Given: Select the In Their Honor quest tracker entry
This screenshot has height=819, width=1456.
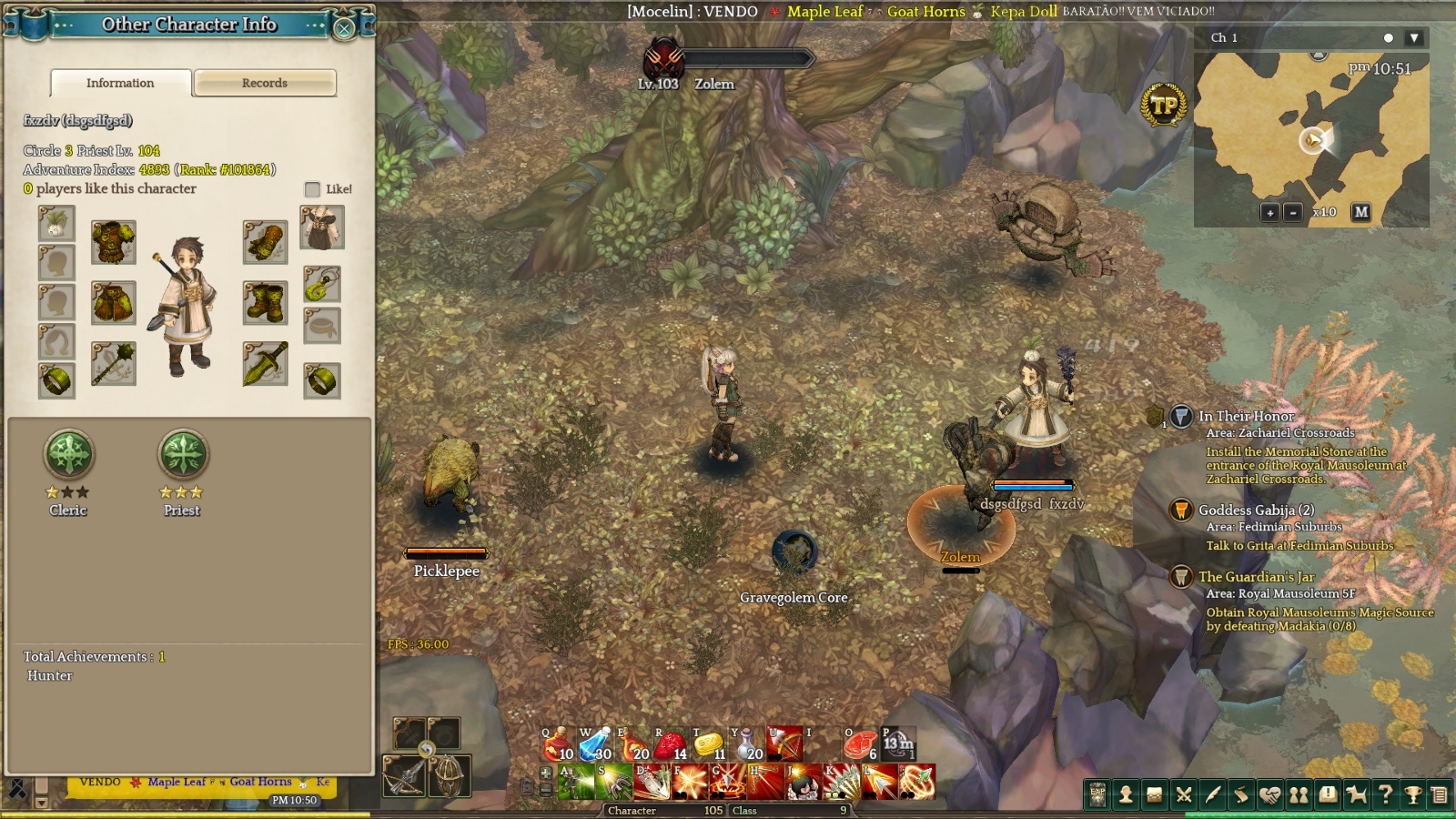Looking at the screenshot, I should point(1246,416).
